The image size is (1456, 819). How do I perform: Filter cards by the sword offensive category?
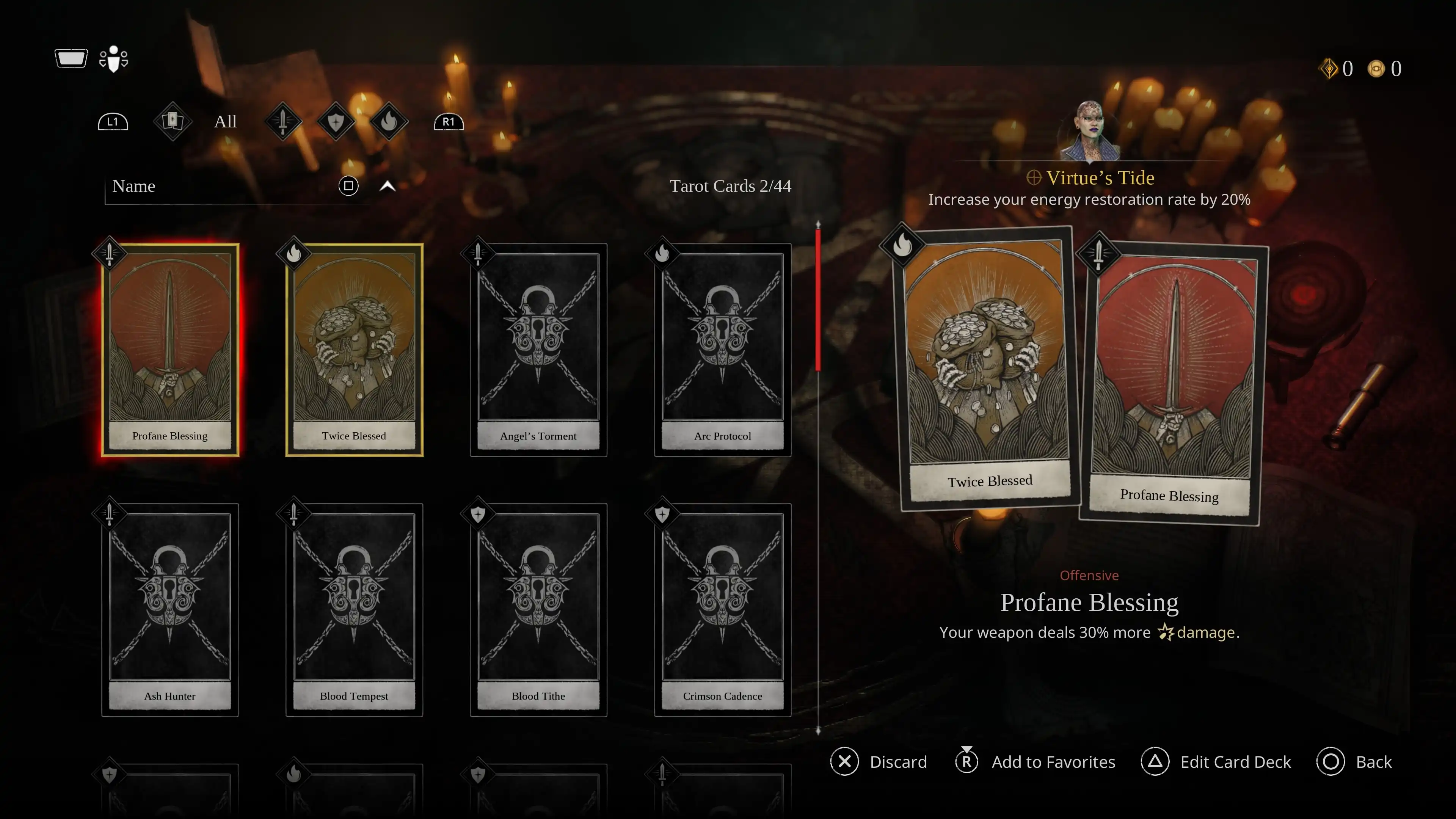(282, 121)
